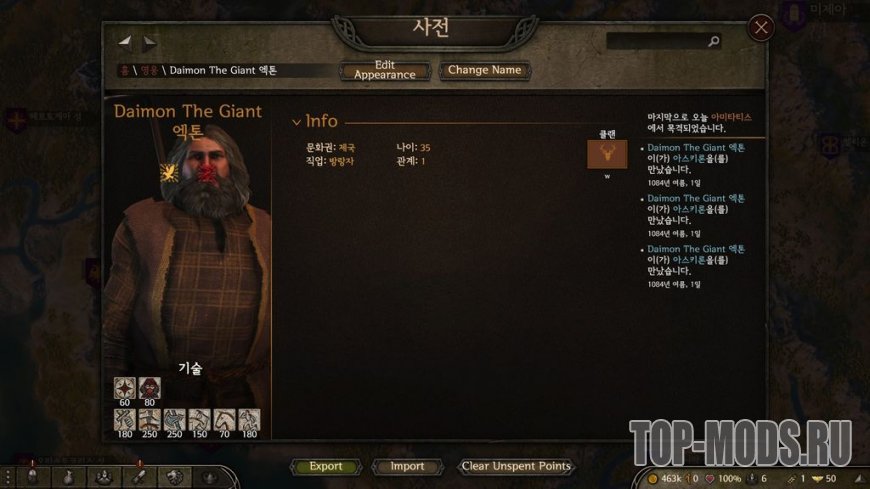
Task: Open the home breadcrumb link
Action: [123, 71]
